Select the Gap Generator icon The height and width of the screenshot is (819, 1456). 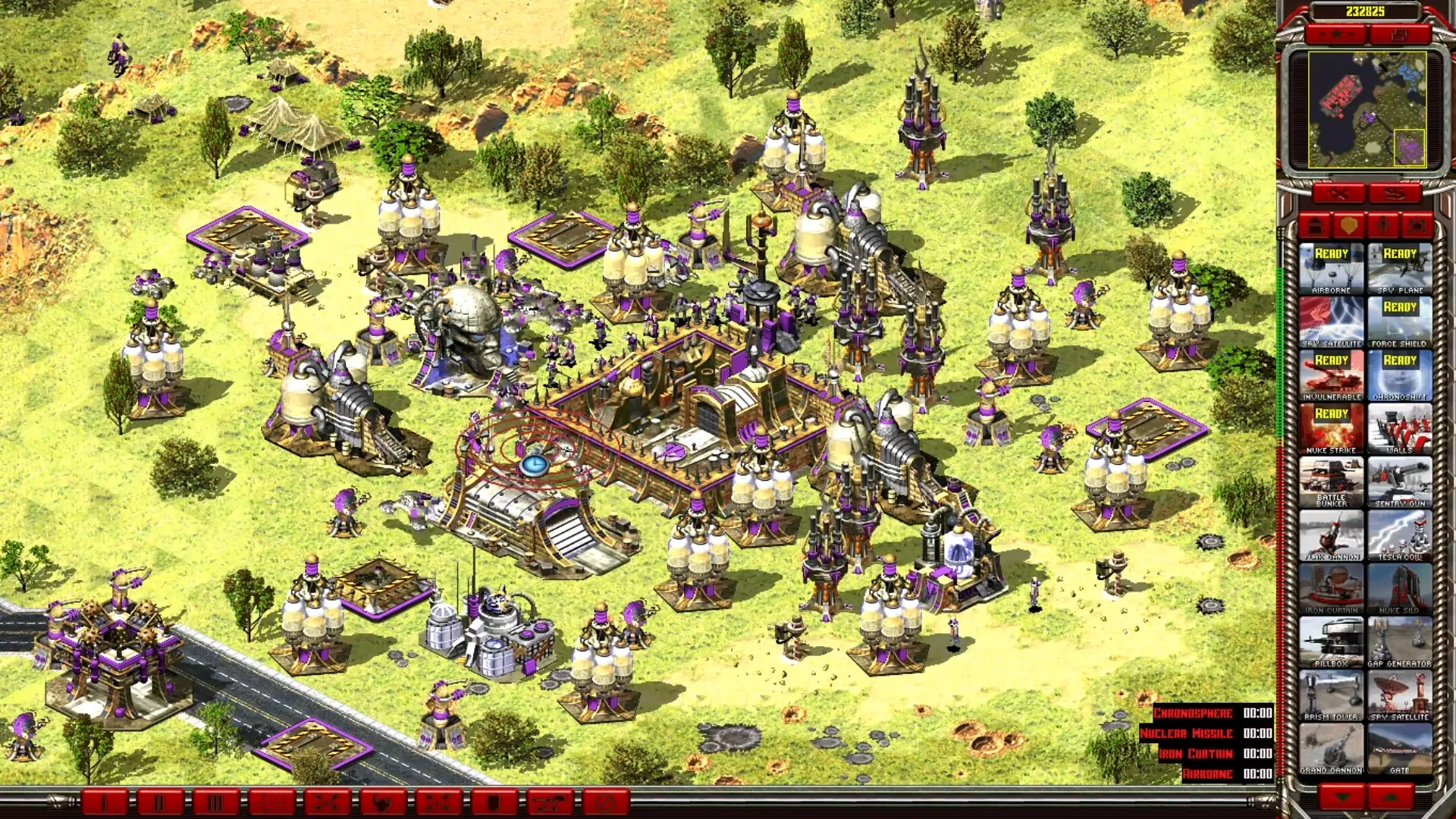click(1399, 642)
